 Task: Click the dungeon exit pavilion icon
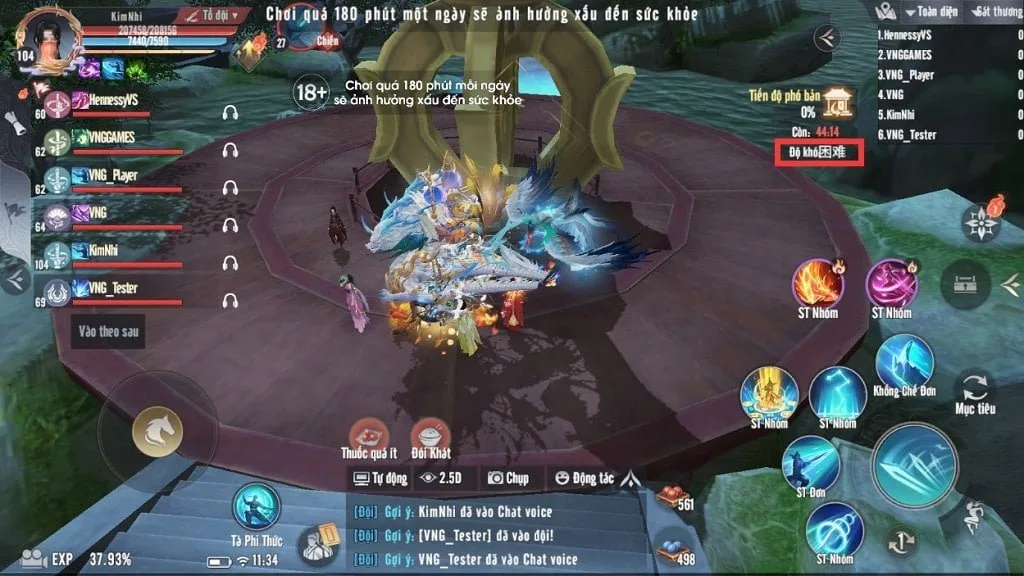pyautogui.click(x=837, y=101)
